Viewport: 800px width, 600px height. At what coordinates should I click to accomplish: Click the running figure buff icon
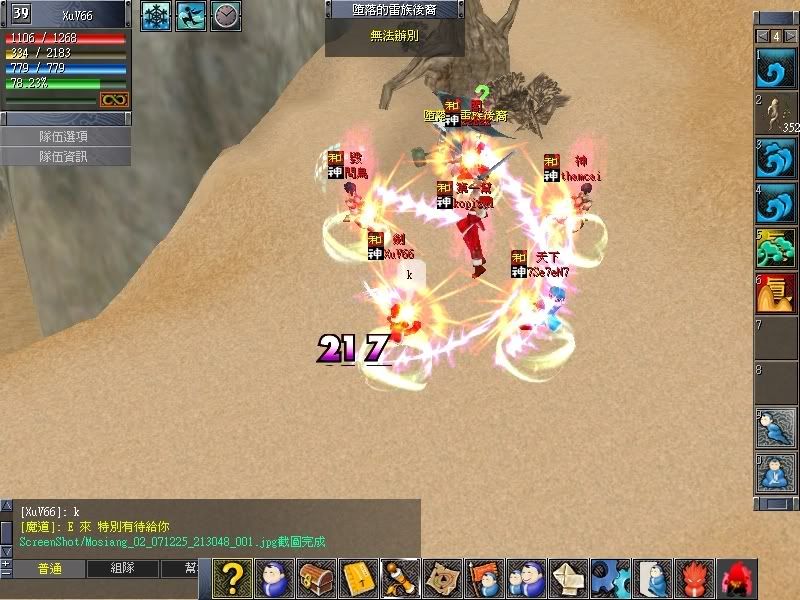click(x=190, y=15)
